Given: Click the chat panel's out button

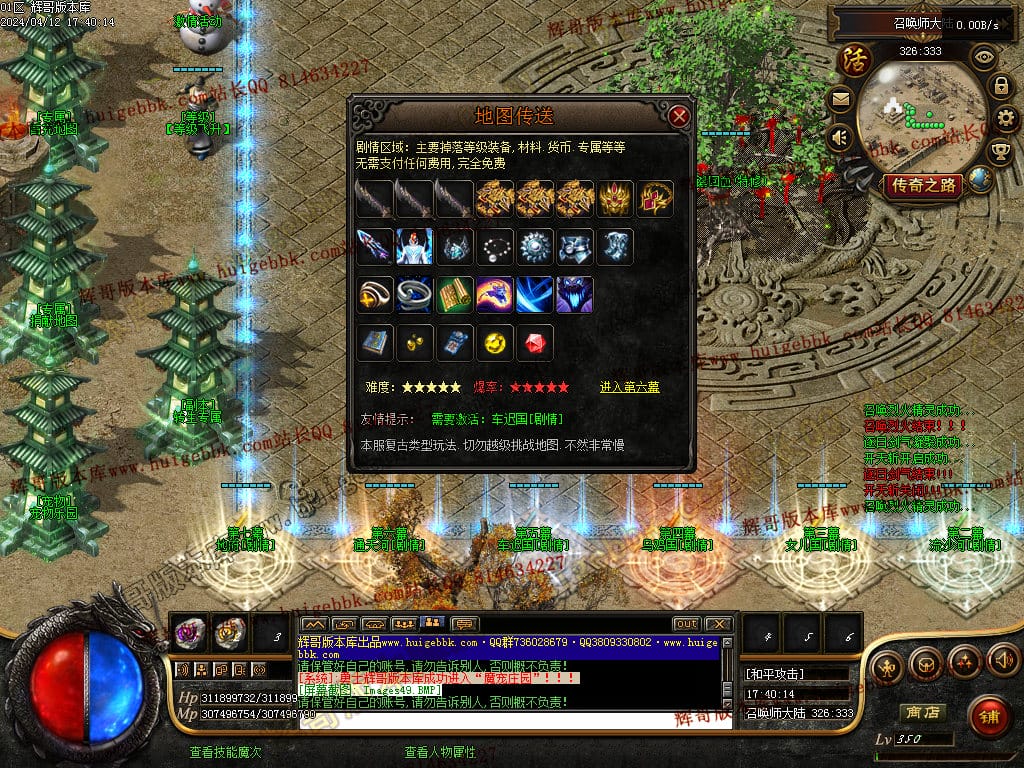Looking at the screenshot, I should [686, 624].
